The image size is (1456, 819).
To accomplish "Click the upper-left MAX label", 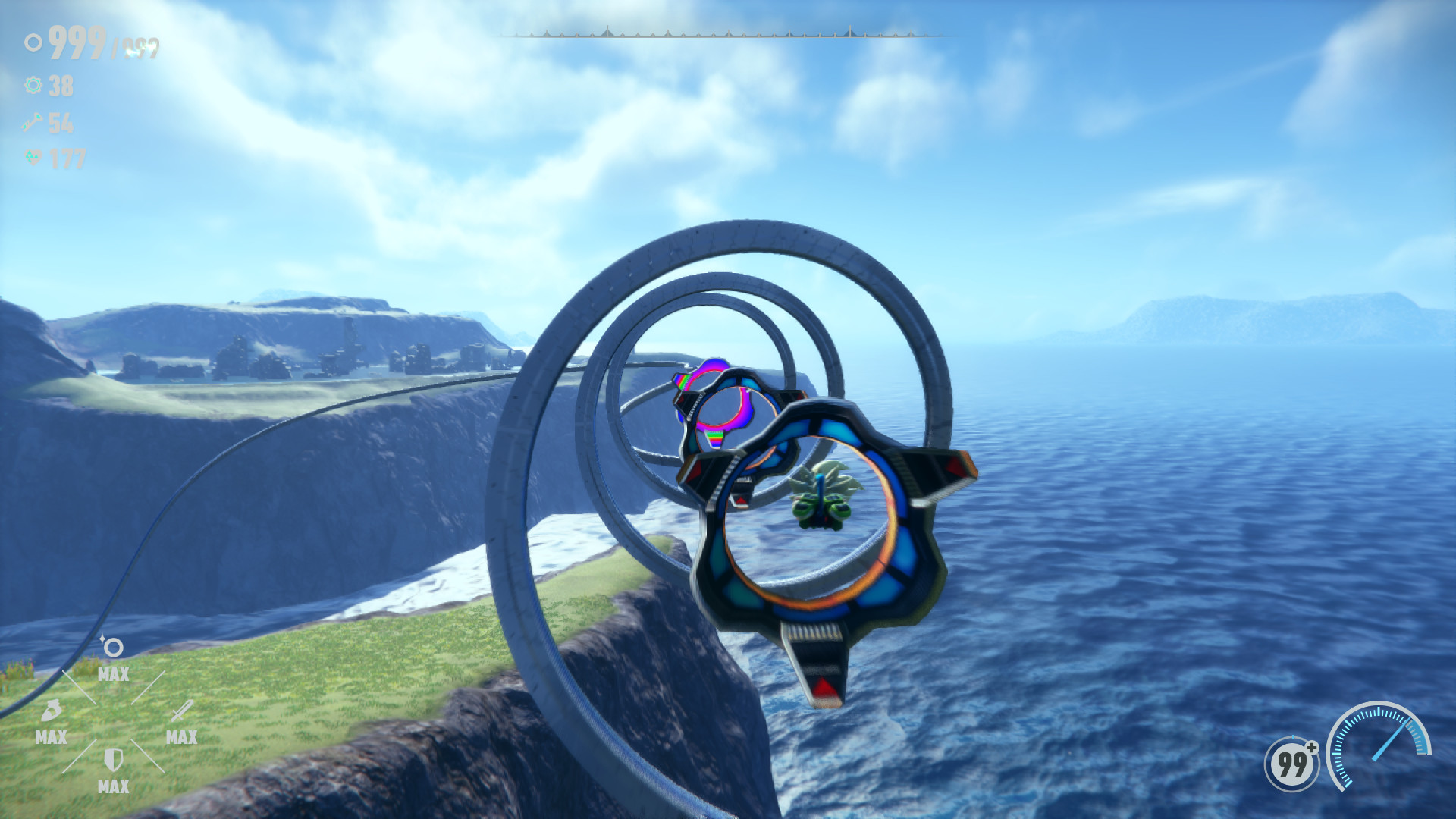I will tap(112, 673).
